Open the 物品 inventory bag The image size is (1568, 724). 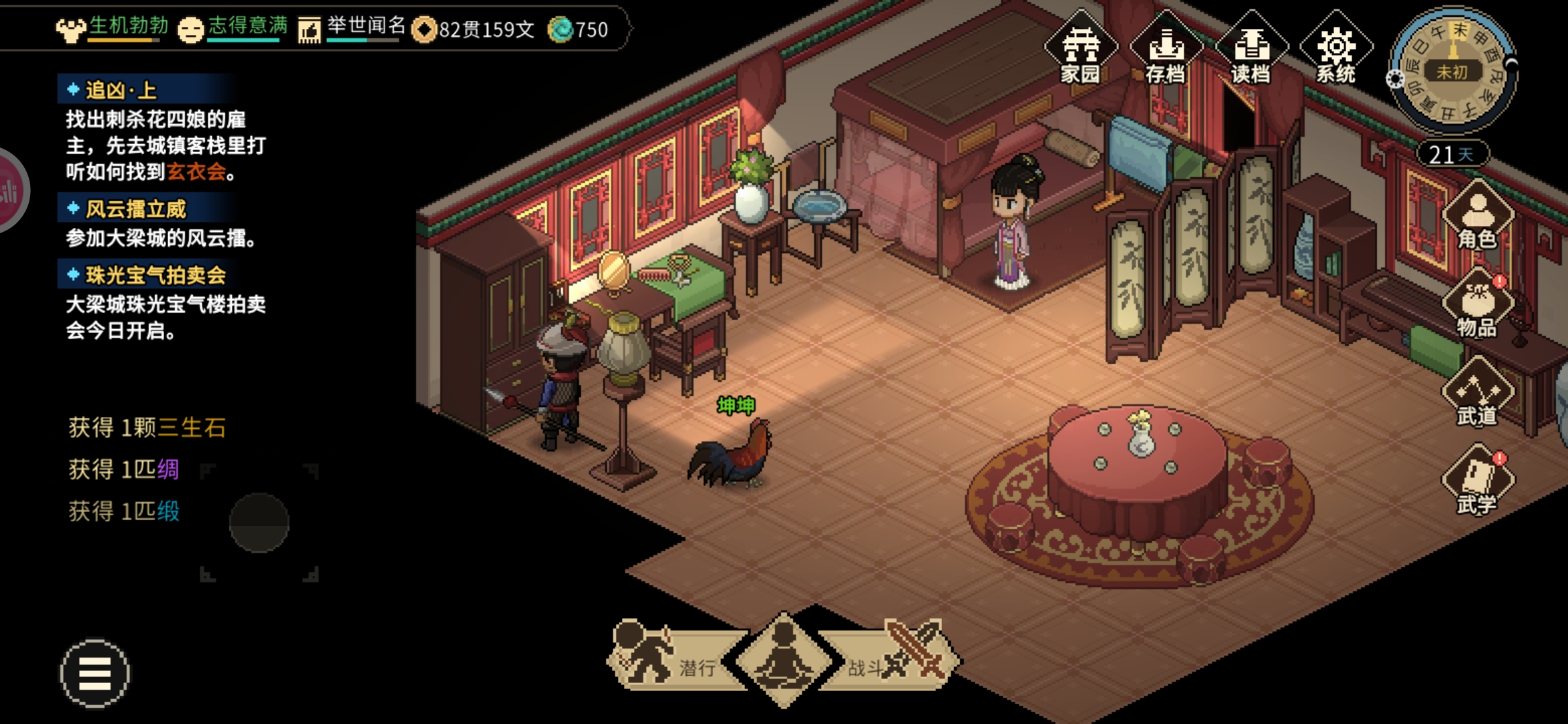[x=1477, y=305]
